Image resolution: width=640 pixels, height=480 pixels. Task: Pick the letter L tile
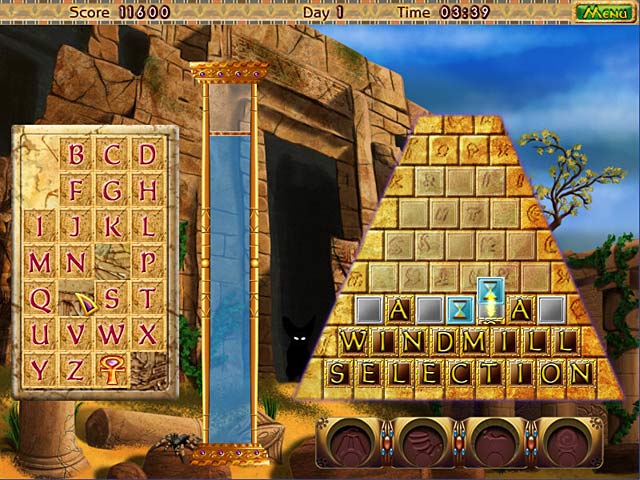click(147, 226)
